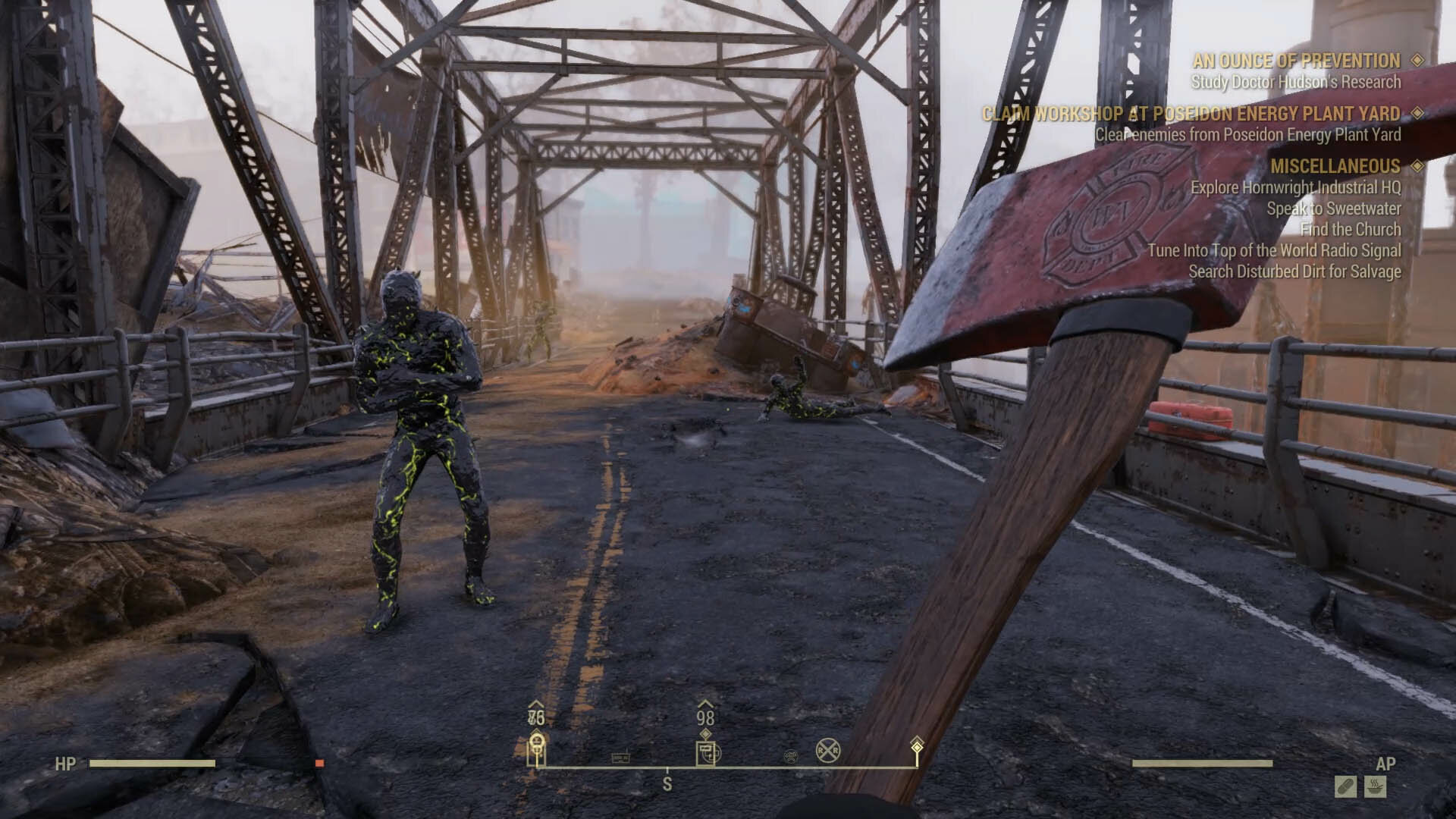Screen dimensions: 1456x819
Task: Expand the Miscellaneous quest heading
Action: point(1335,166)
